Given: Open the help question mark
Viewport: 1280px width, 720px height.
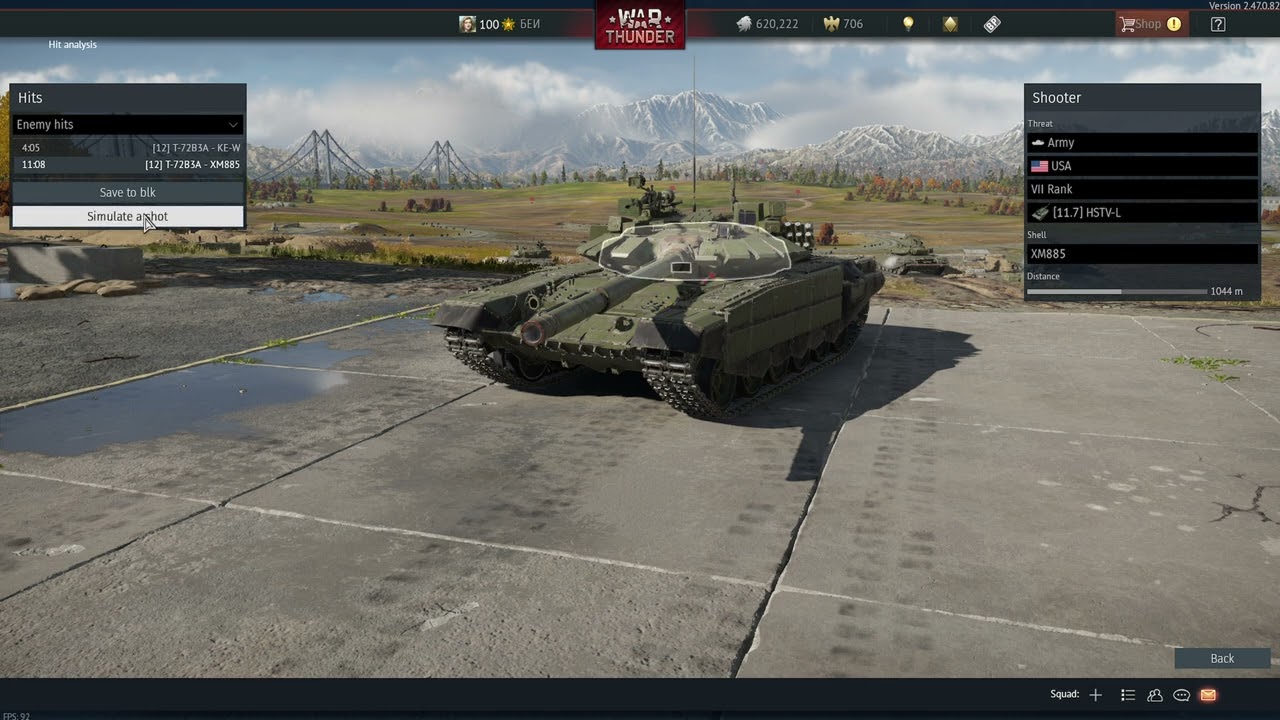Looking at the screenshot, I should pos(1218,24).
